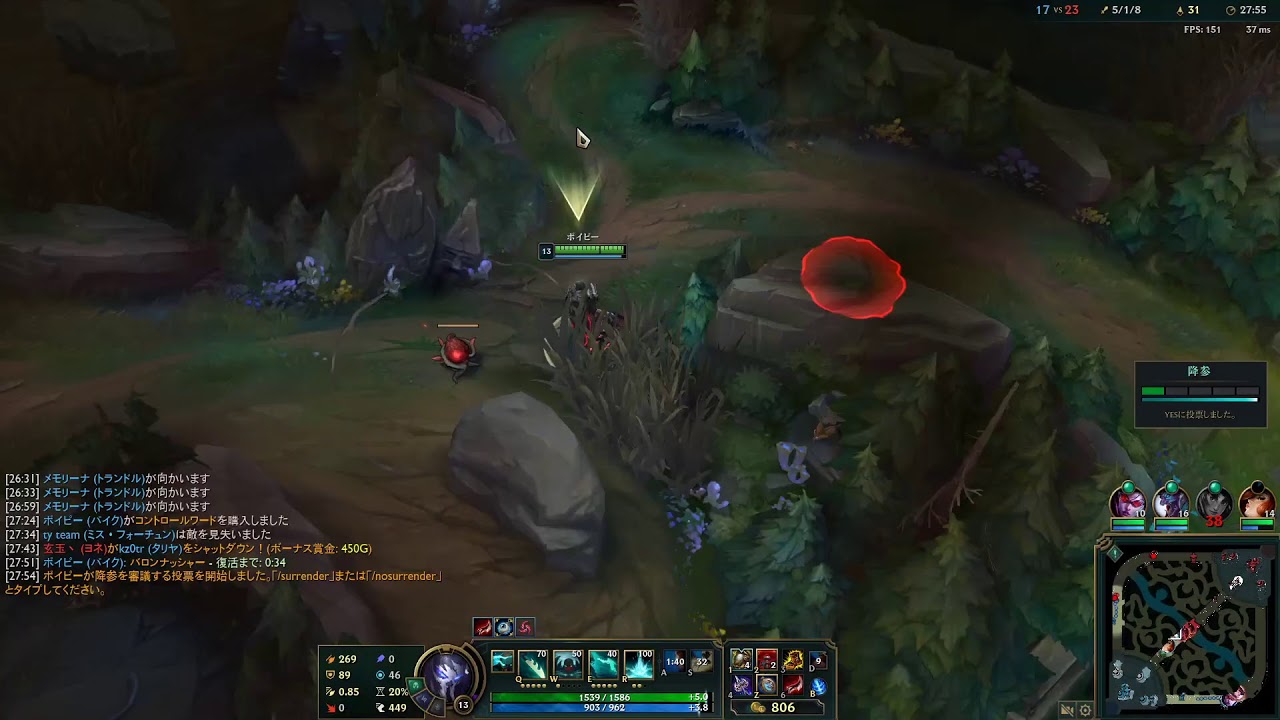Select the passive ability icon beside Q

pyautogui.click(x=502, y=662)
